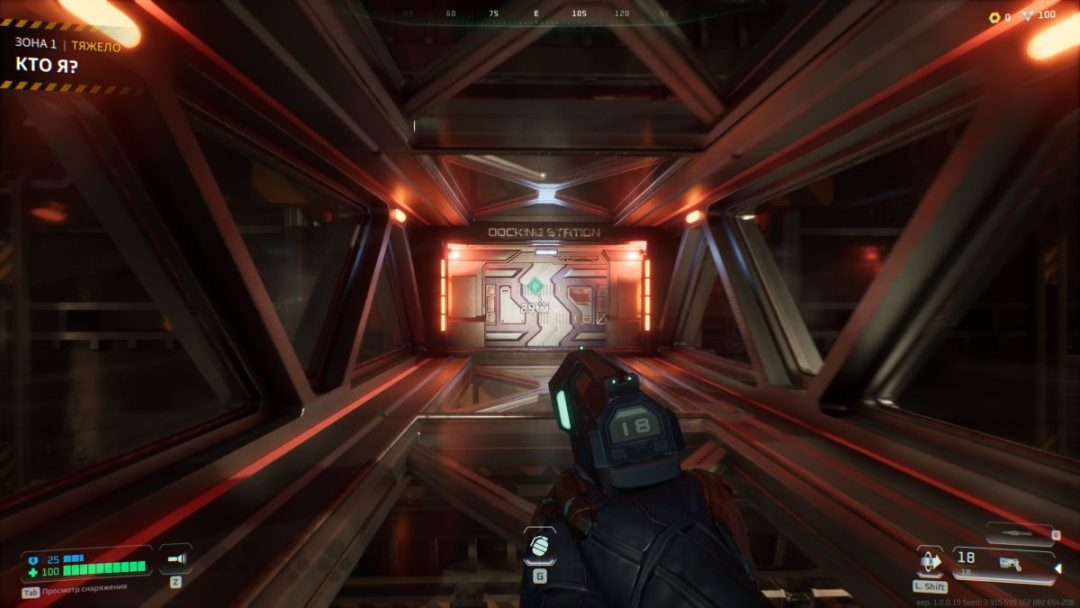Viewport: 1080px width, 608px height.
Task: Select the equipped pistol weapon slot
Action: pos(1004,564)
